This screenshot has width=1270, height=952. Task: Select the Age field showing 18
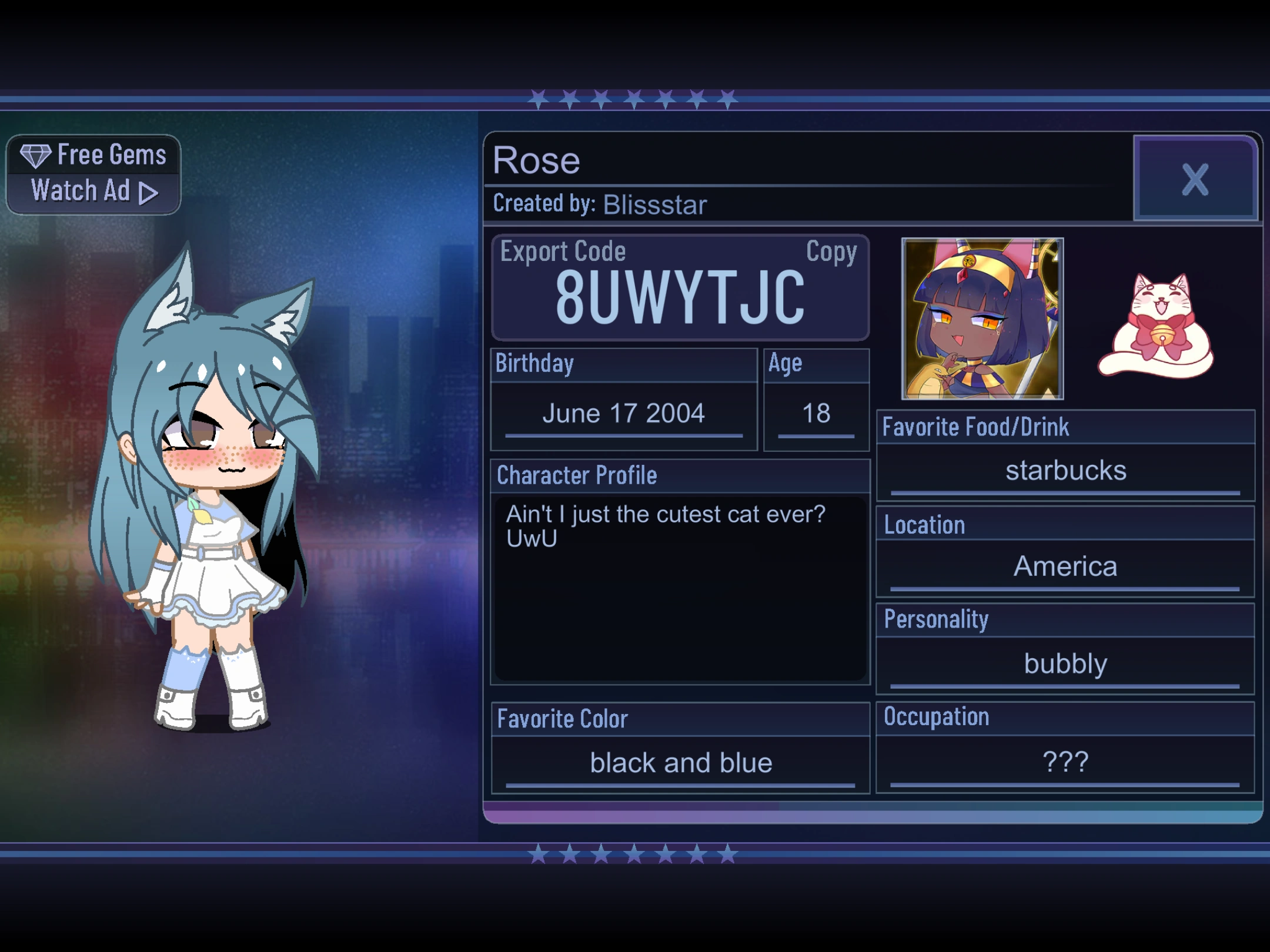click(x=816, y=413)
